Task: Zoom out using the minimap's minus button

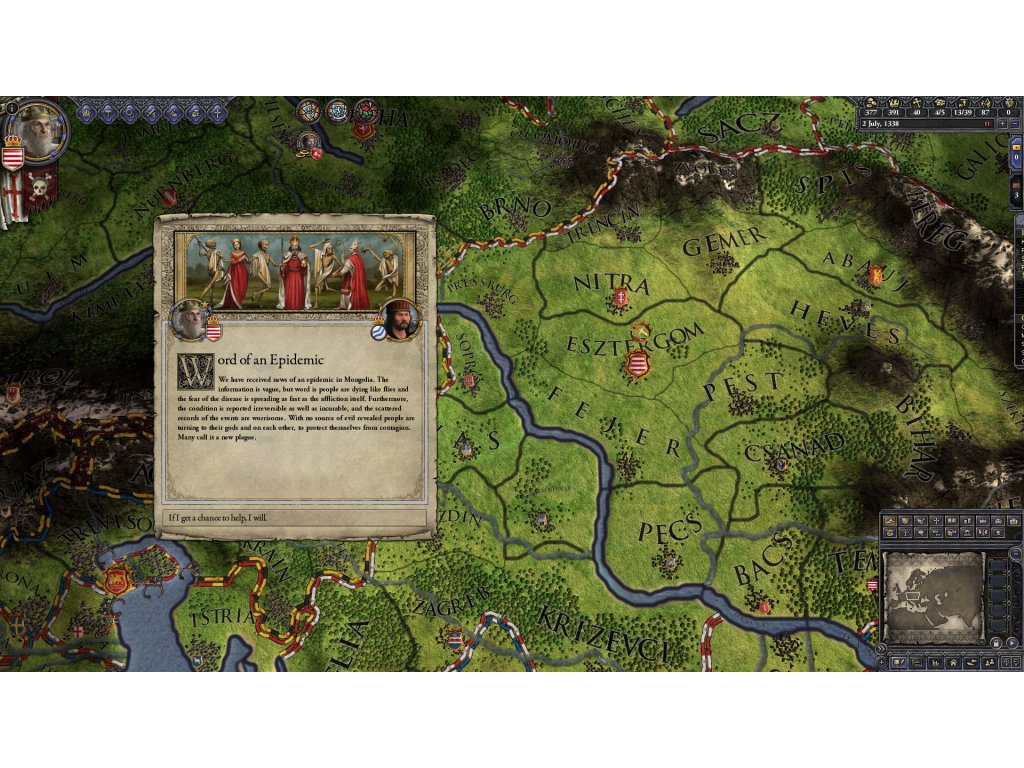Action: (1016, 554)
